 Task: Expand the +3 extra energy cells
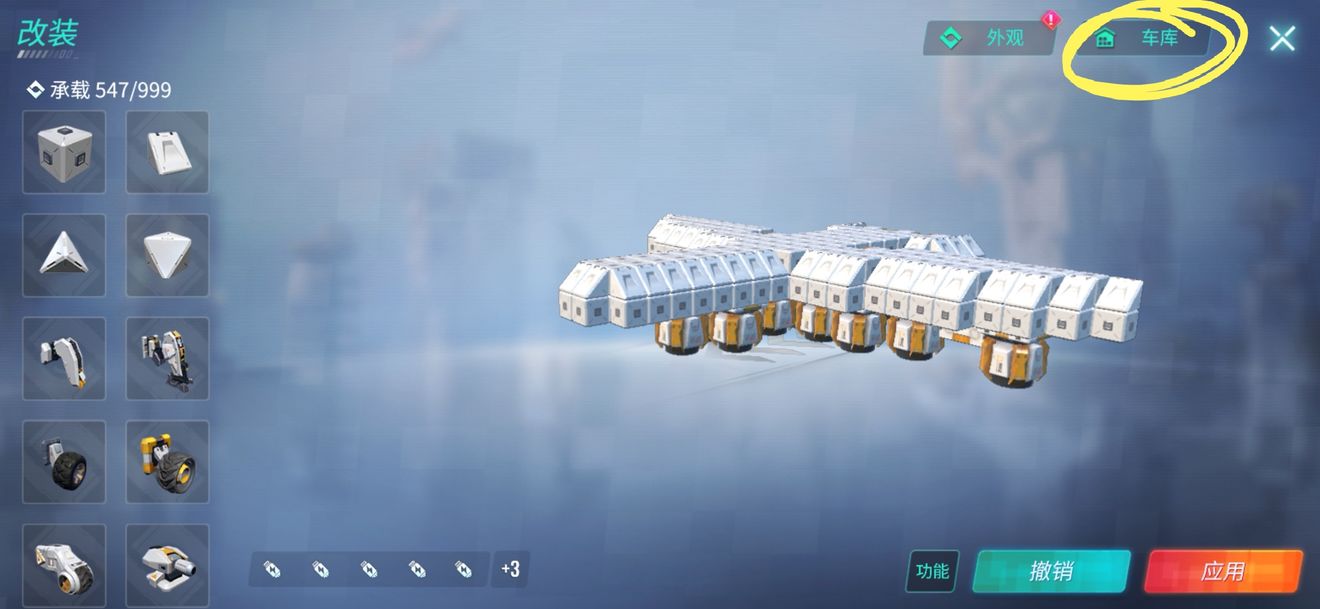[x=510, y=570]
